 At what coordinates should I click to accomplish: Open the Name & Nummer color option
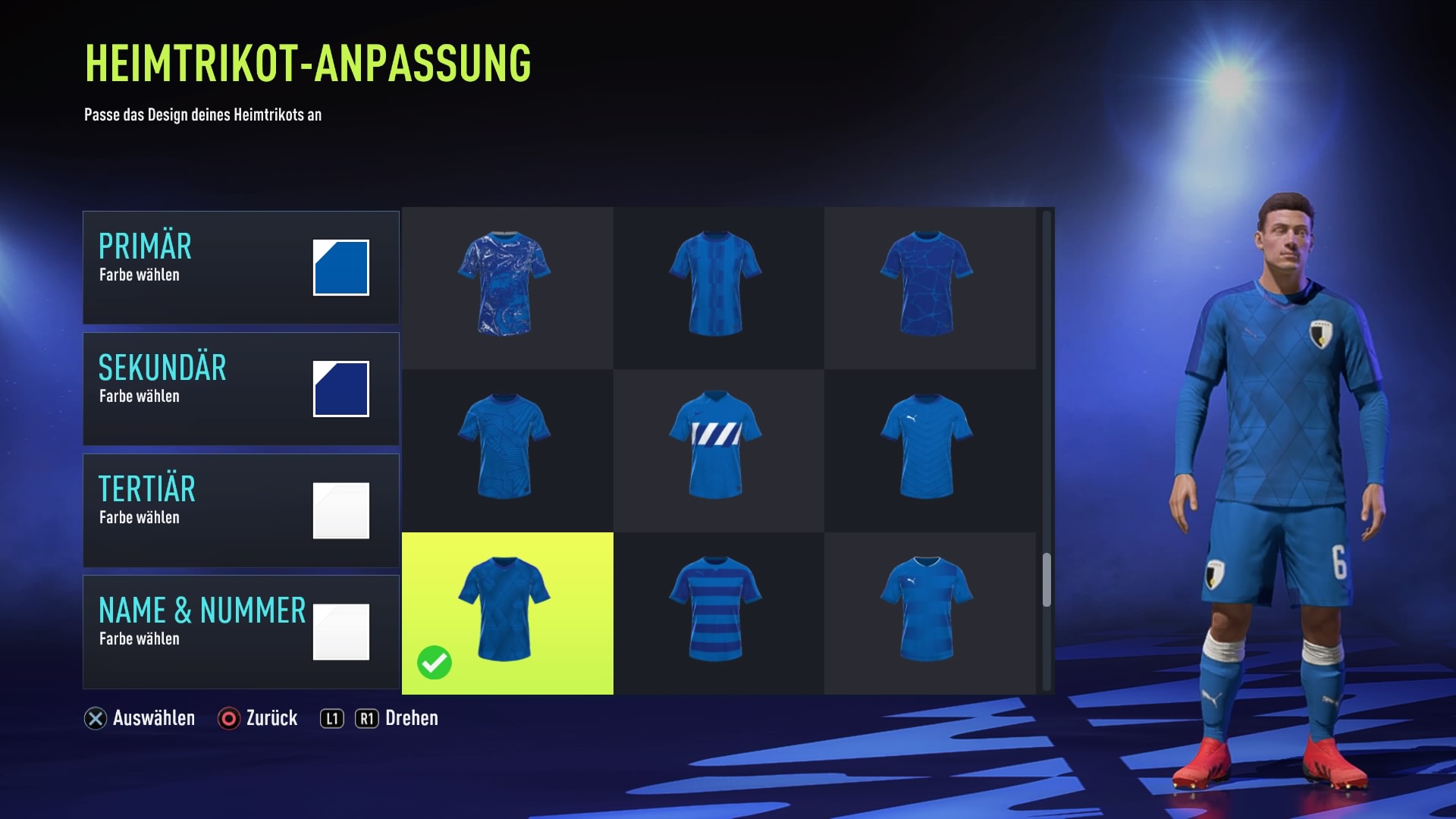point(240,632)
